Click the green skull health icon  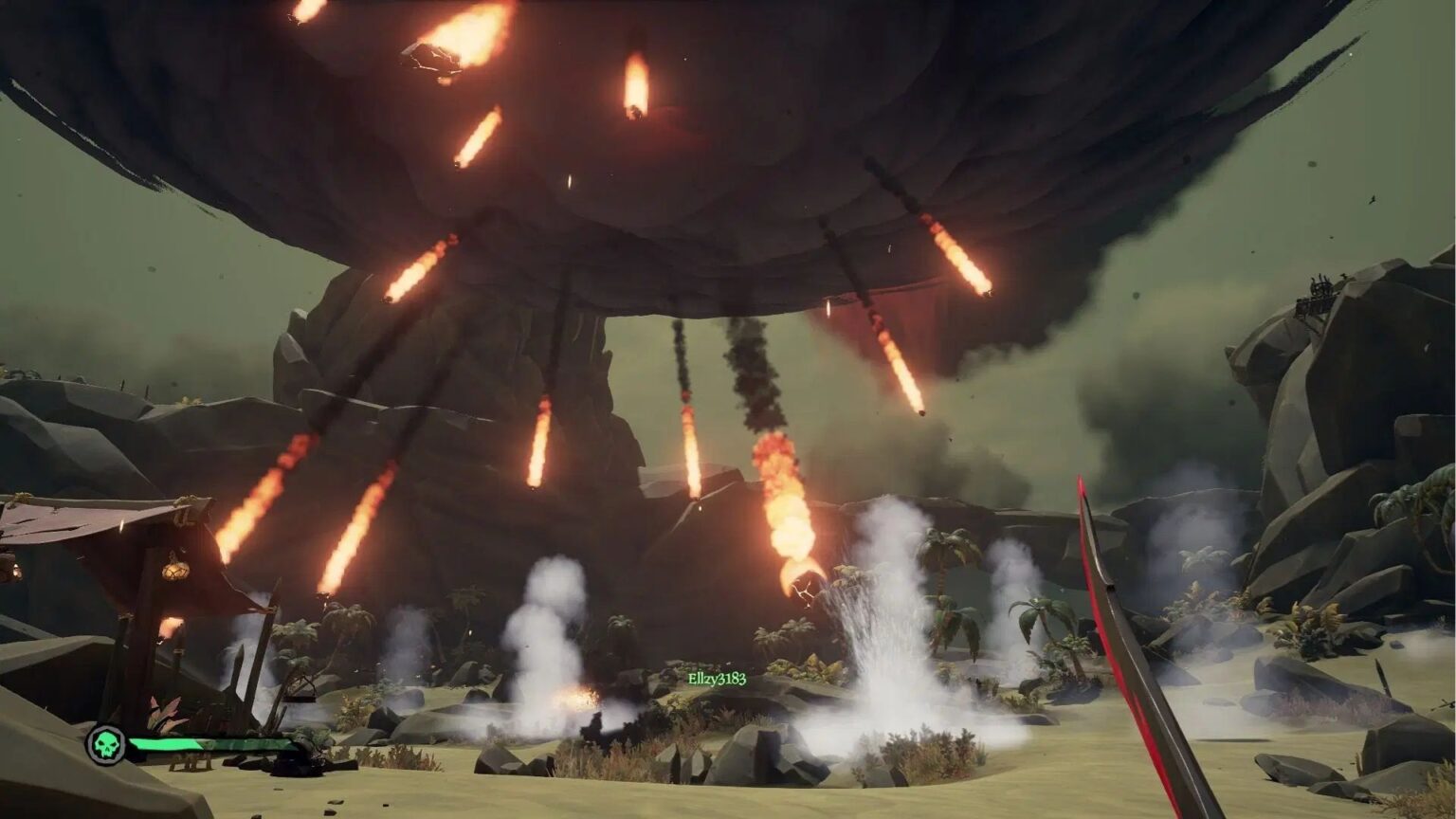click(x=106, y=746)
